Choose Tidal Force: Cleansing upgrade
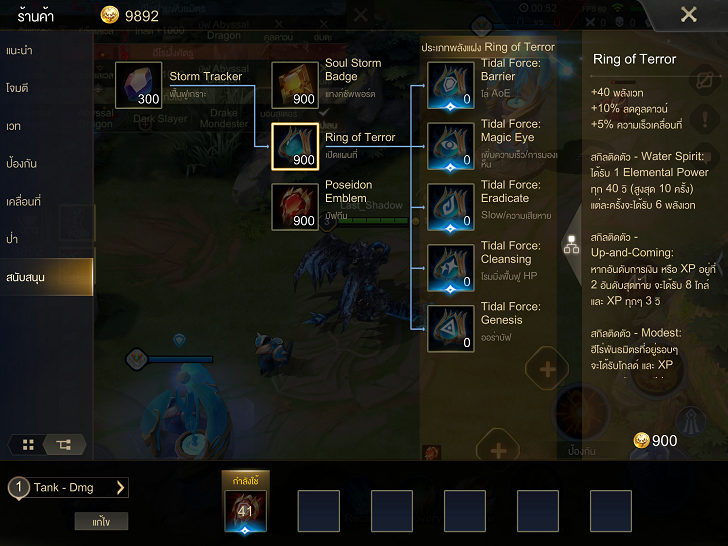The height and width of the screenshot is (546, 728). coord(451,268)
